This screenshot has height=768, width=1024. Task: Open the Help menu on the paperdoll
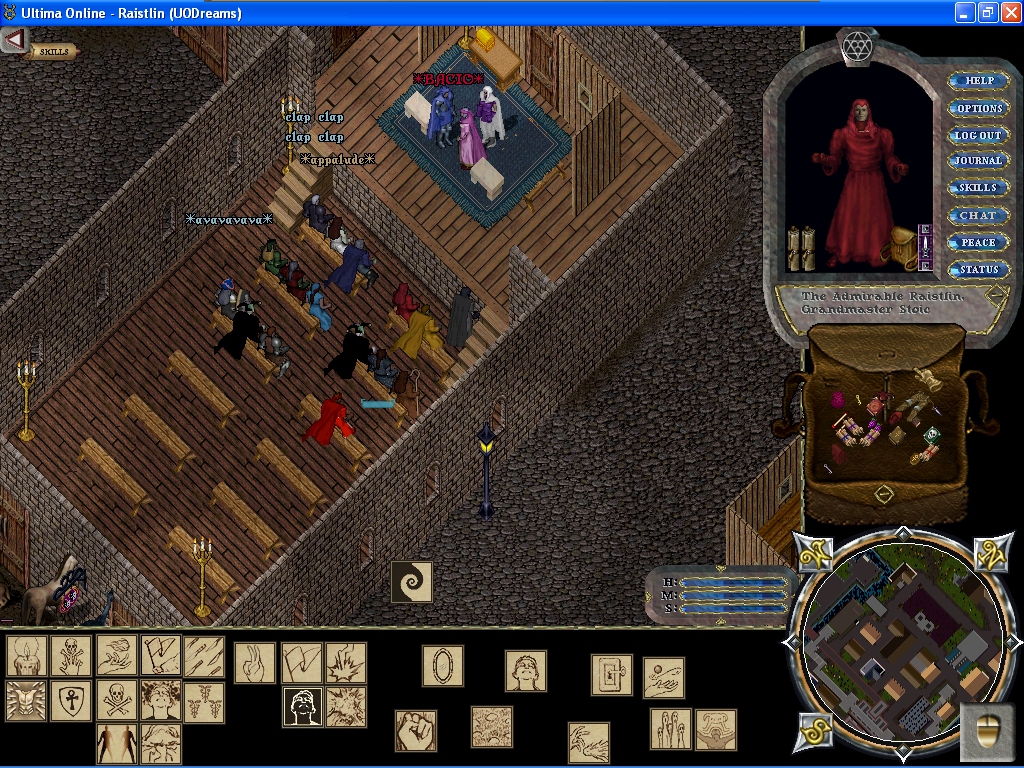tap(977, 81)
